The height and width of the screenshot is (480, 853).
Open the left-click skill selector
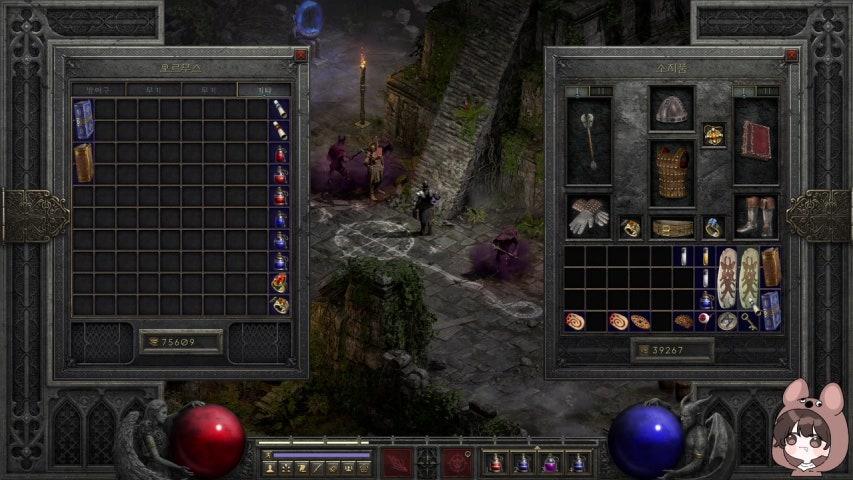tap(397, 463)
